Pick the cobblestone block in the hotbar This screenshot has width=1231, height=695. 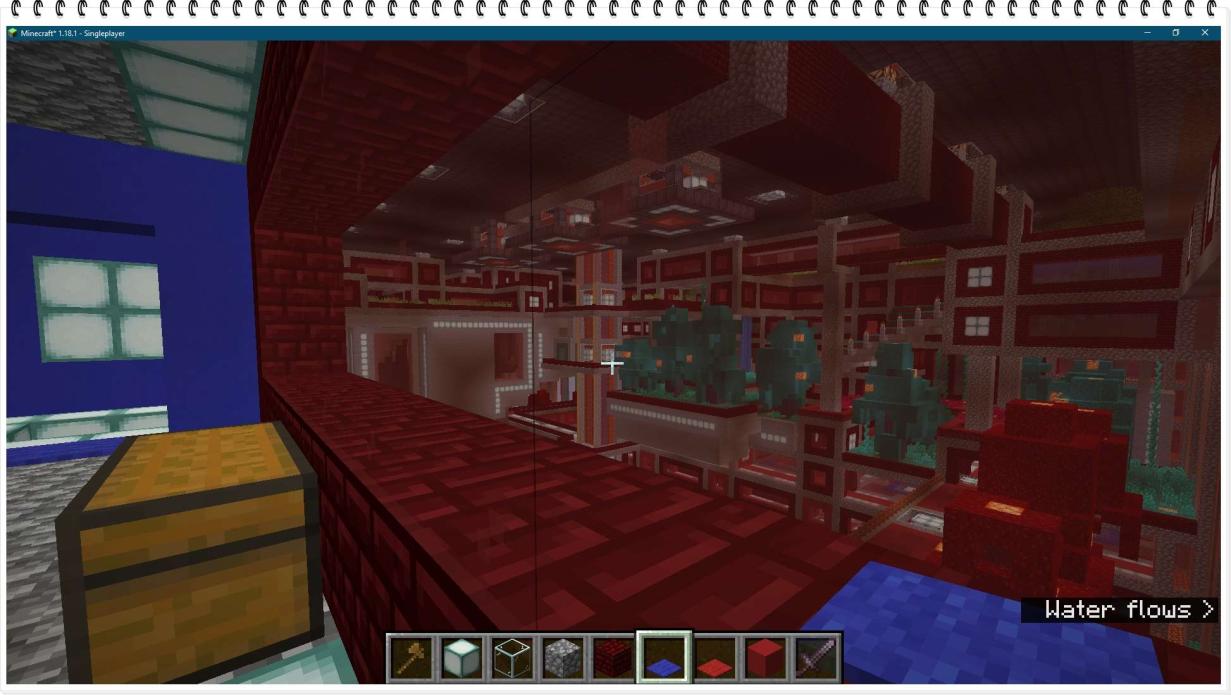coord(563,658)
